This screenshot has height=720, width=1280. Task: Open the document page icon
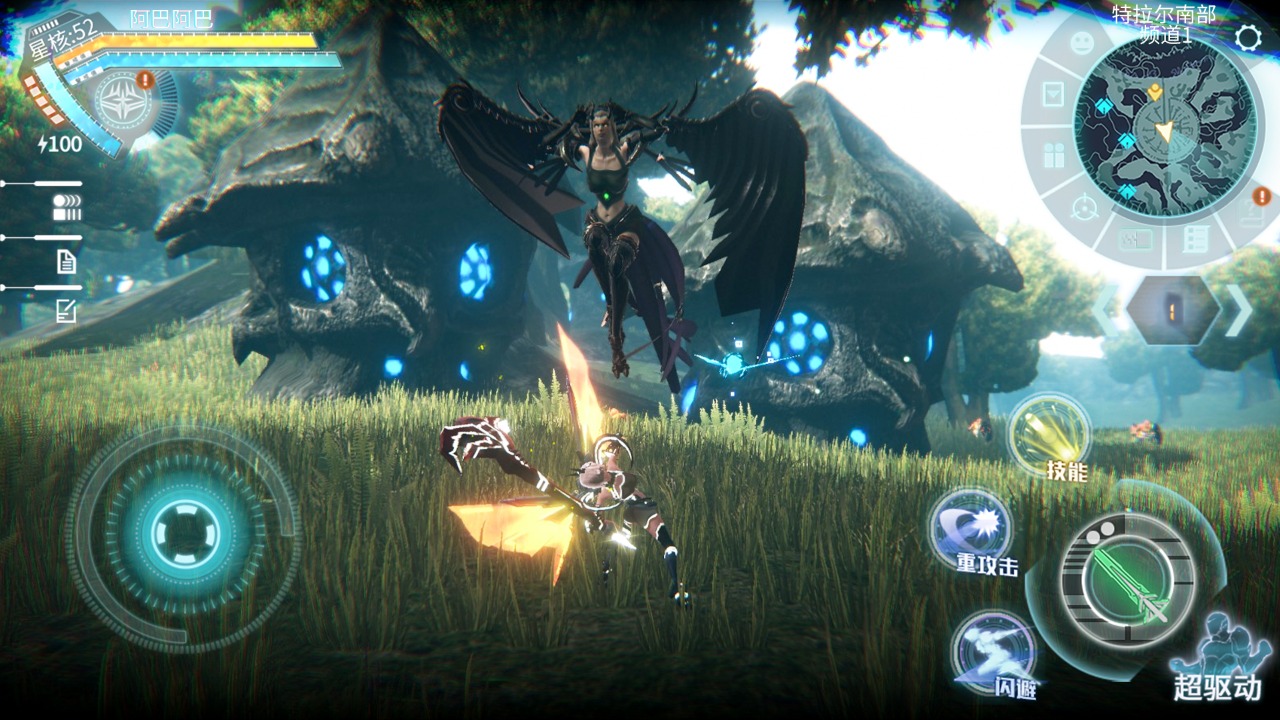(66, 262)
